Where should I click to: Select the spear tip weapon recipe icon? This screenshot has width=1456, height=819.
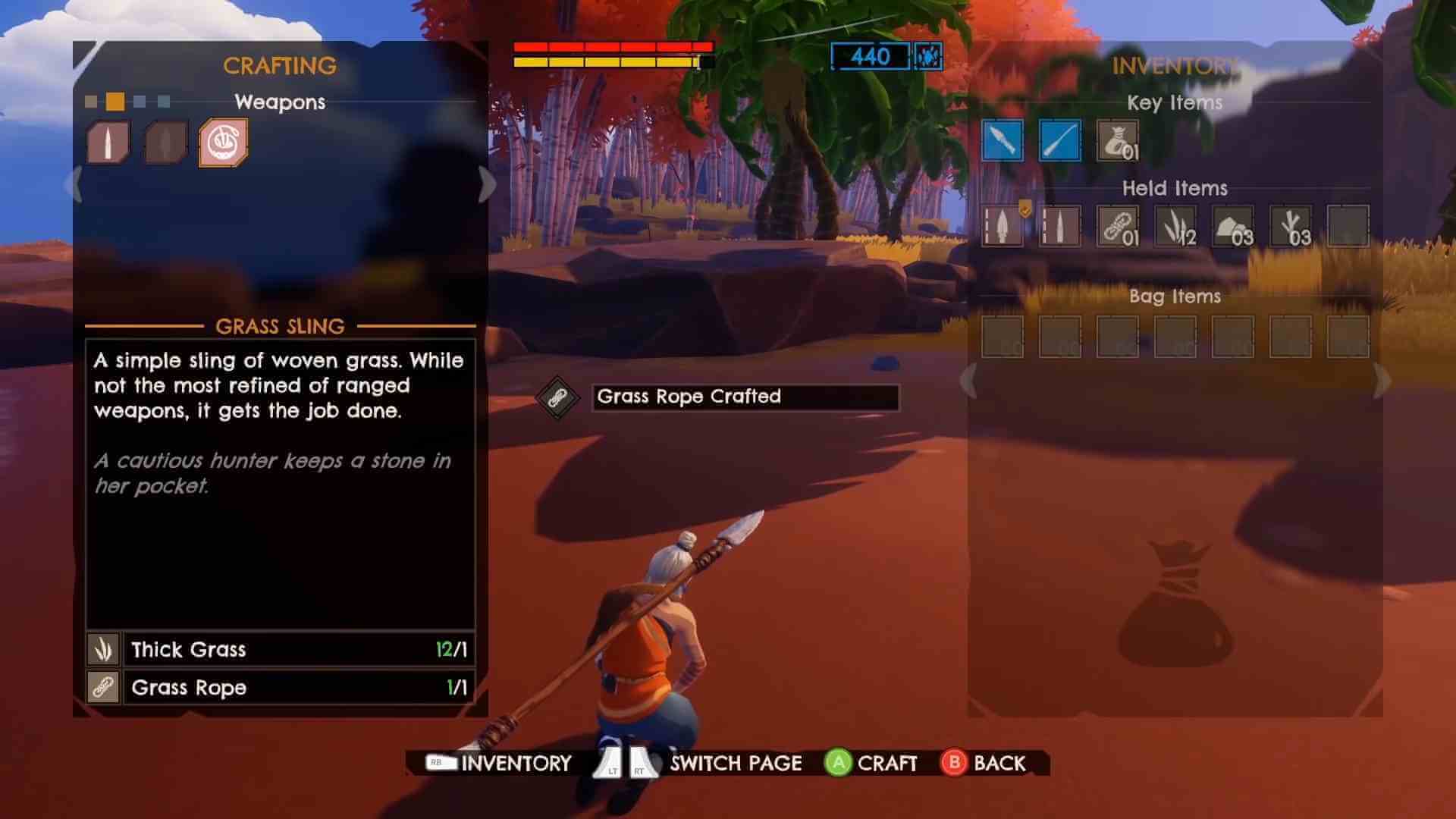(108, 141)
